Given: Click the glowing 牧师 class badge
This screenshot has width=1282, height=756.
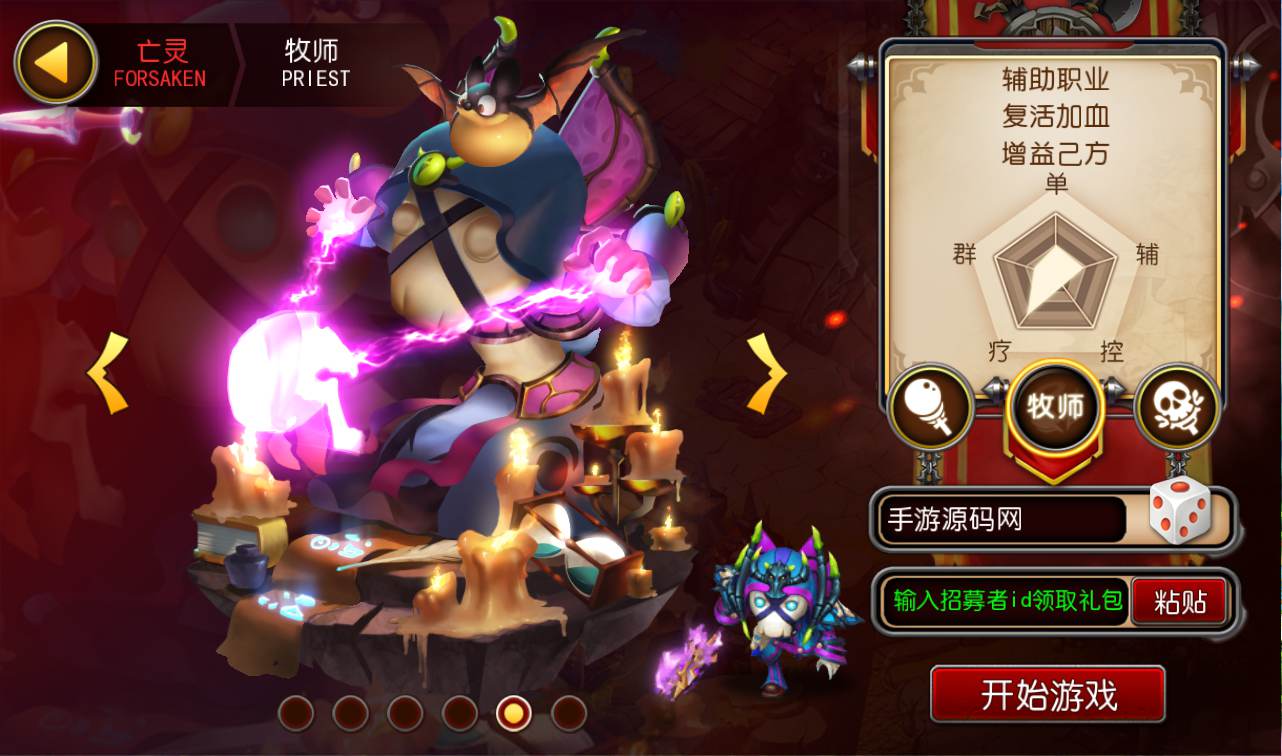Looking at the screenshot, I should point(1053,408).
